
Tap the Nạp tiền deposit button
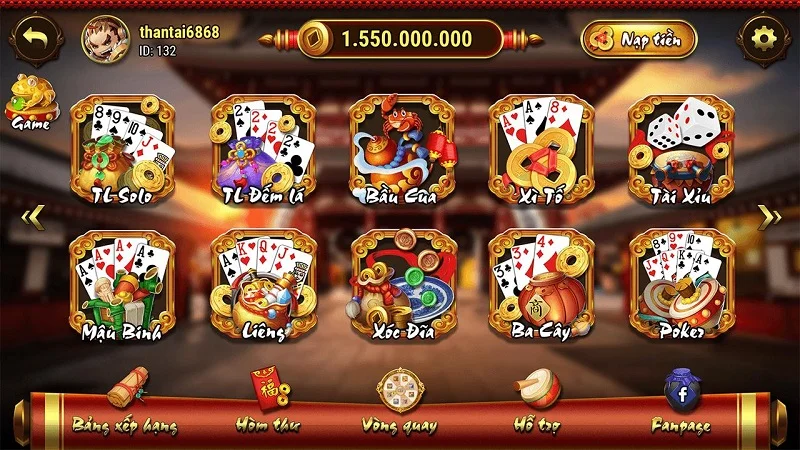click(x=638, y=39)
